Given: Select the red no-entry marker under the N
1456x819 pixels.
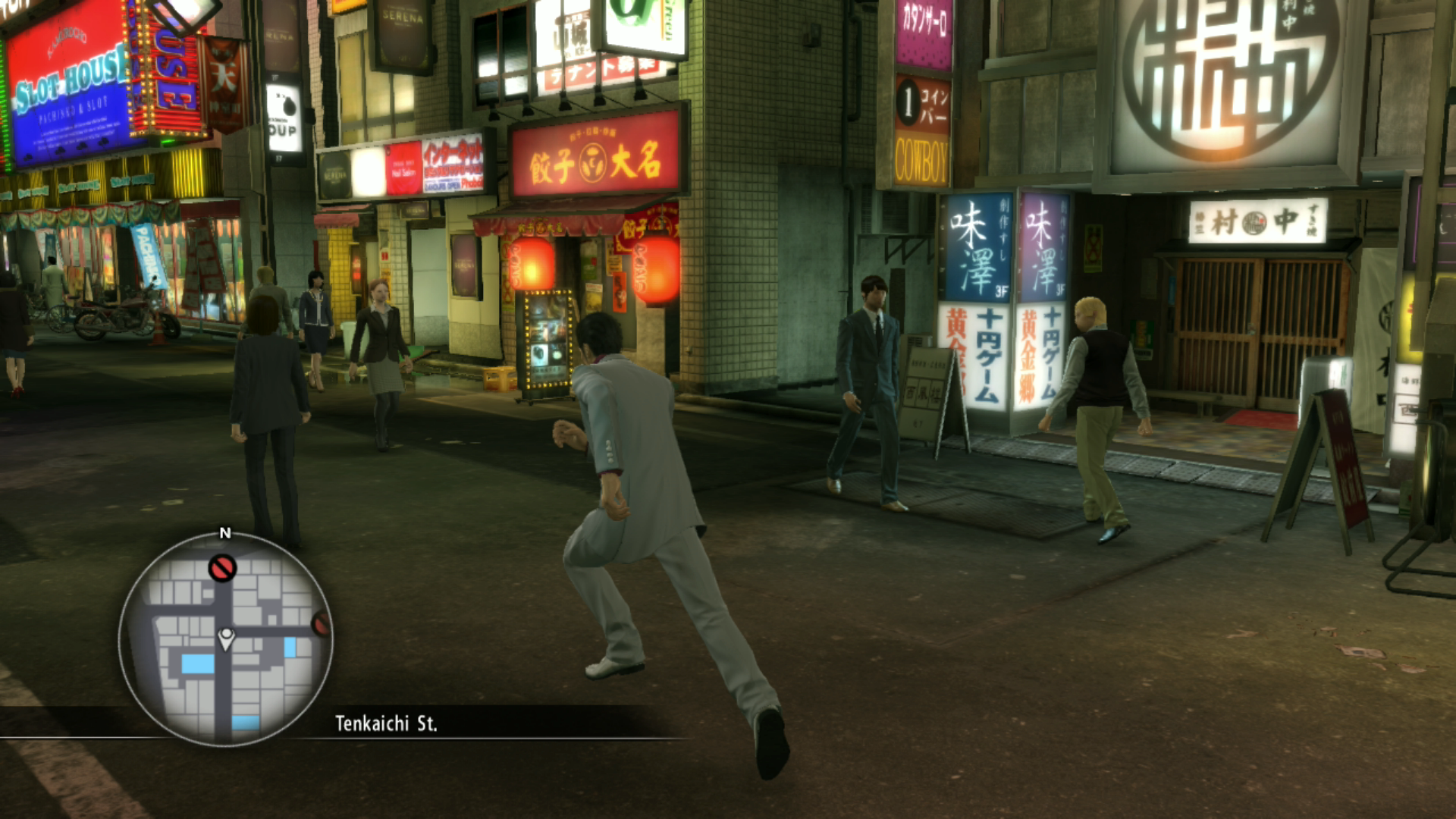Looking at the screenshot, I should tap(222, 568).
